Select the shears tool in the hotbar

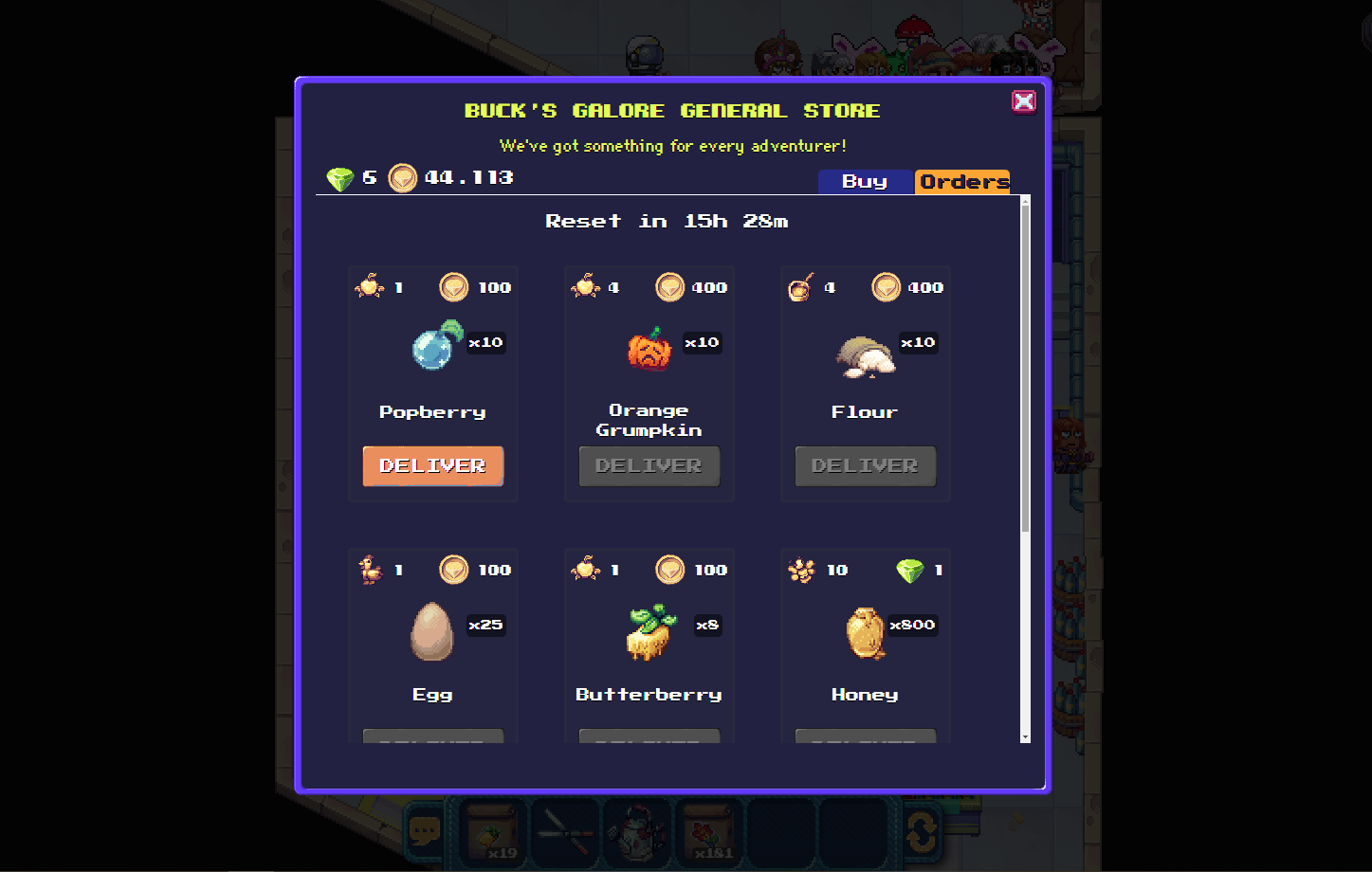tap(565, 831)
